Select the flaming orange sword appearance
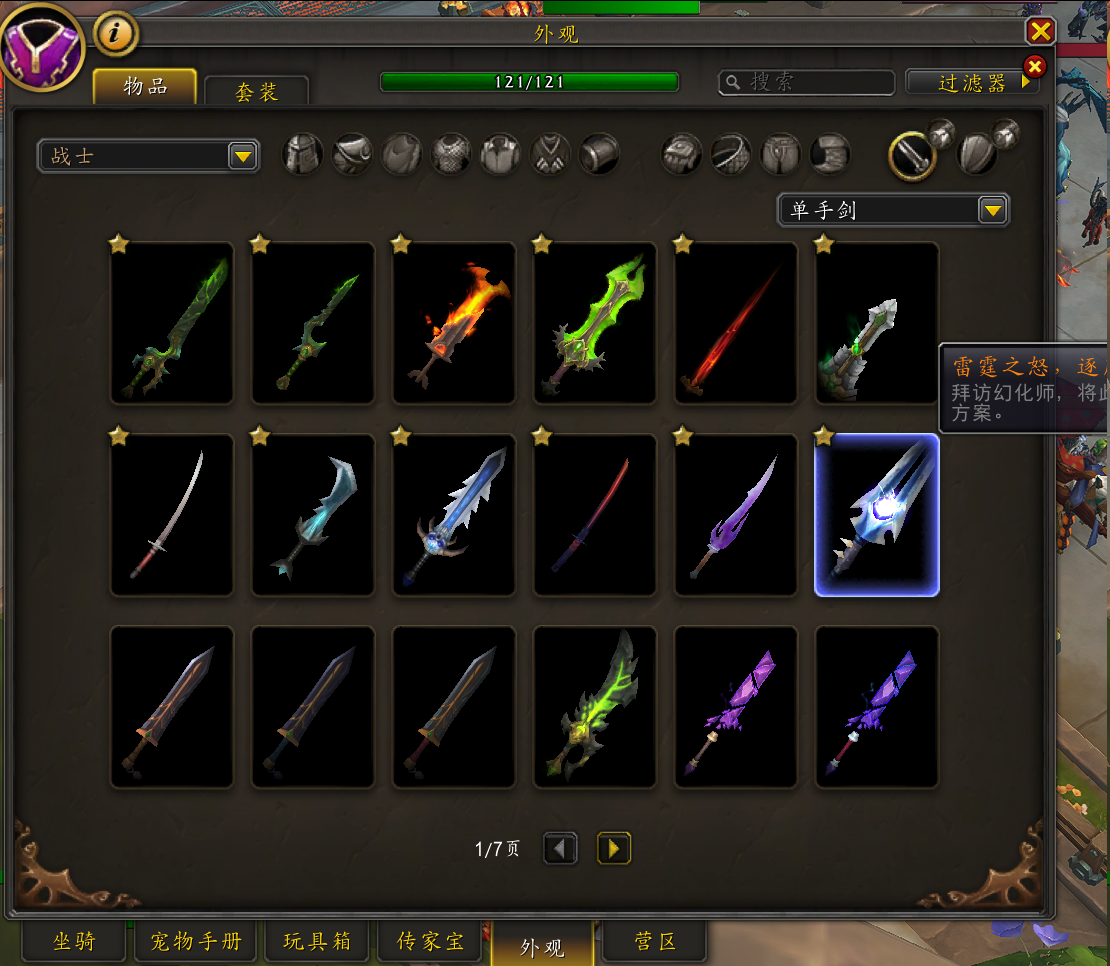1110x966 pixels. [454, 323]
